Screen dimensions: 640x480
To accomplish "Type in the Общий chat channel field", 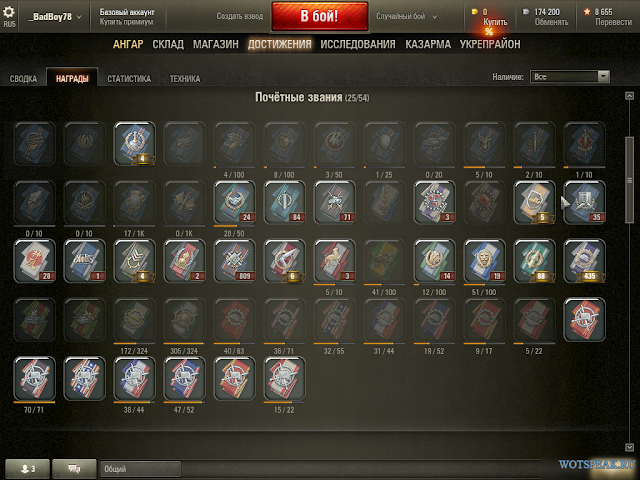I will [140, 467].
